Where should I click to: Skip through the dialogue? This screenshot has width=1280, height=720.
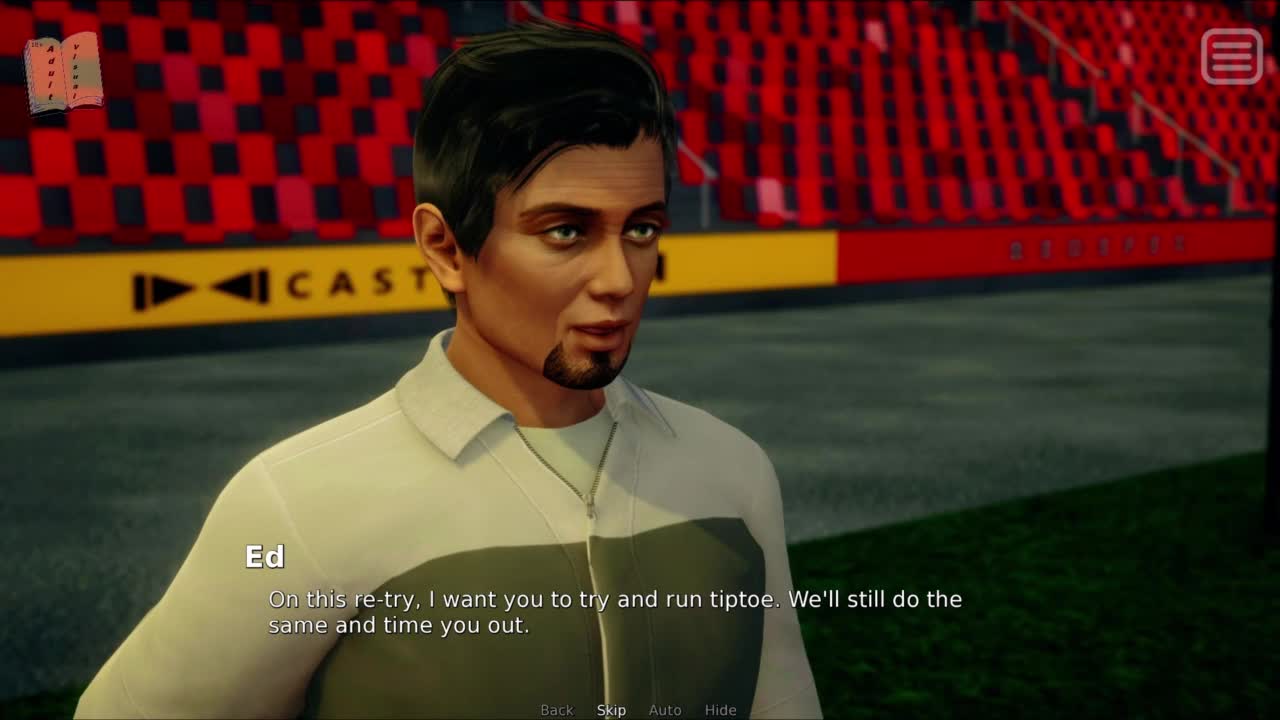[611, 710]
